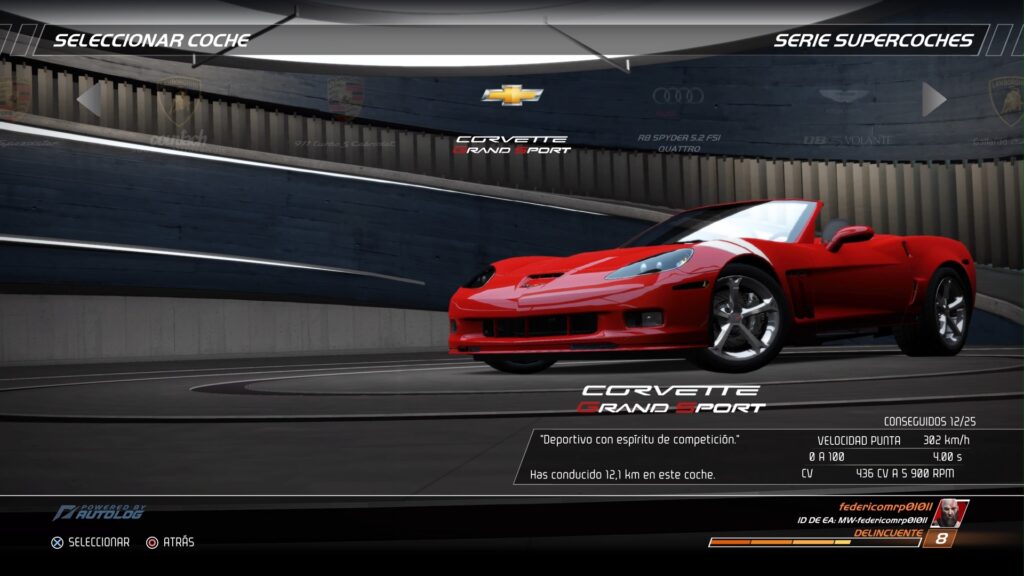Pick the Aston Martin DBS Volante

(x=844, y=97)
